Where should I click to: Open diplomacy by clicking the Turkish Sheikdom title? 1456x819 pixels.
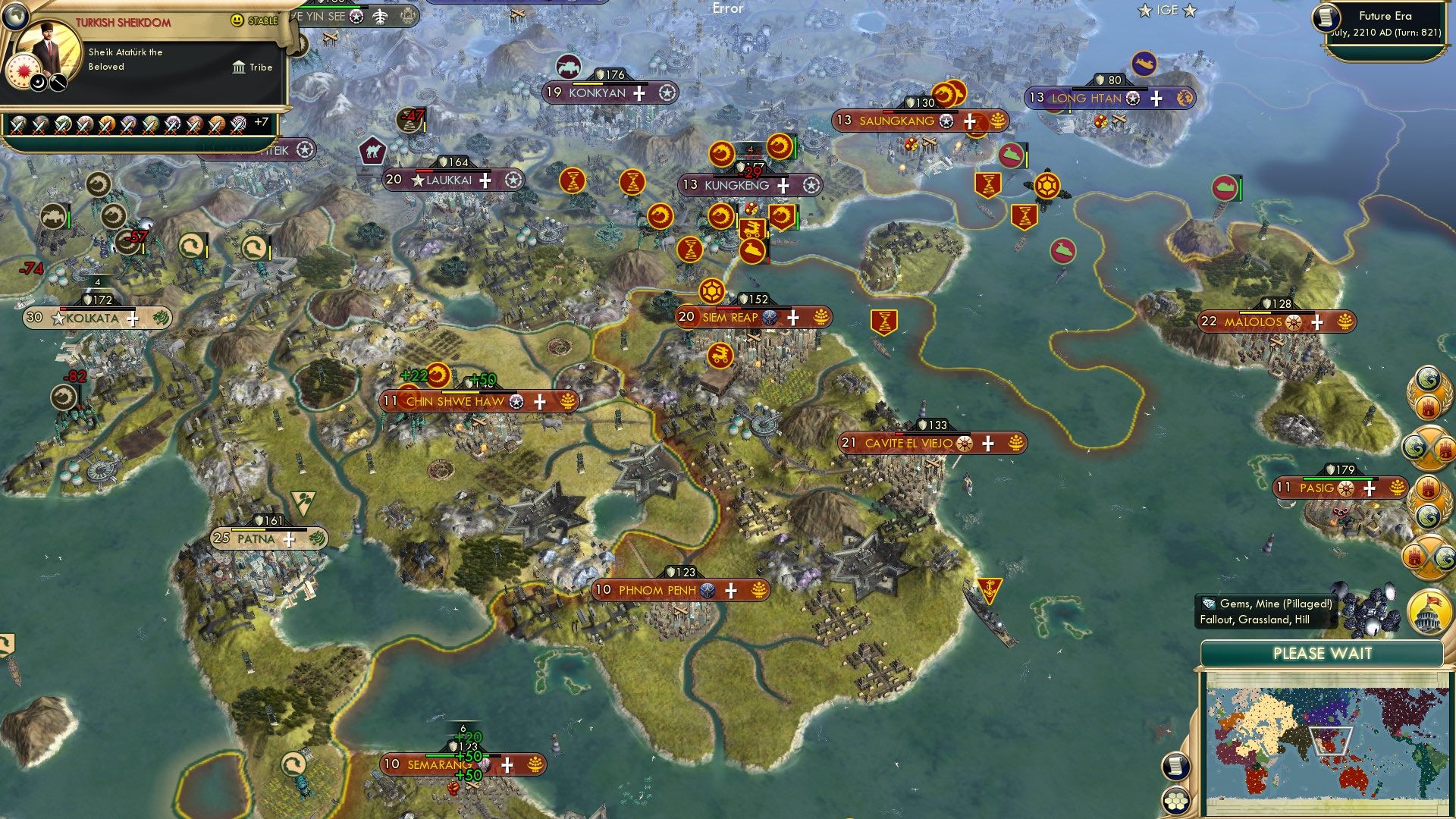click(x=123, y=21)
